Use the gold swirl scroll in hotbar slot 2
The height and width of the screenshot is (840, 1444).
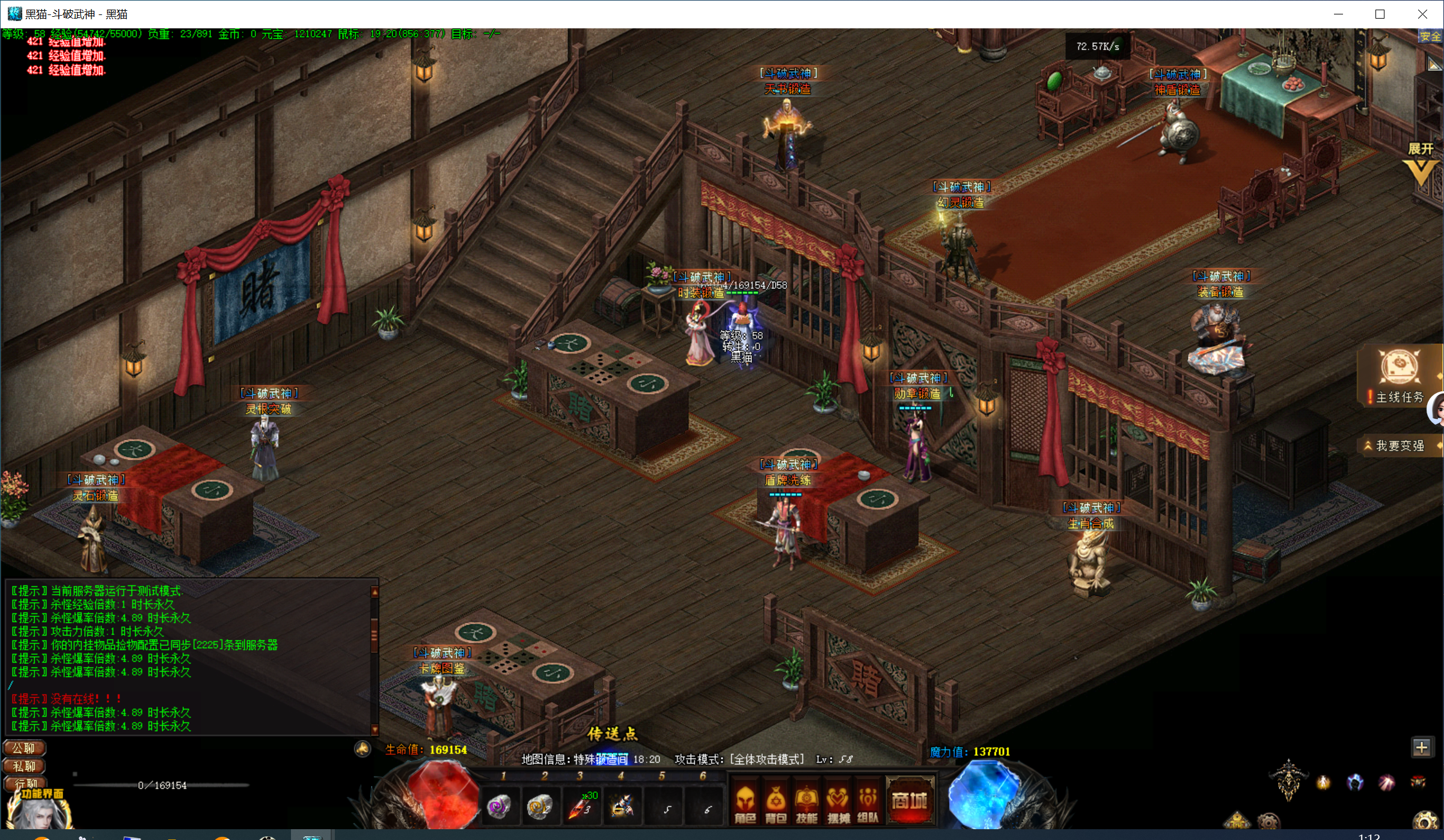point(539,806)
